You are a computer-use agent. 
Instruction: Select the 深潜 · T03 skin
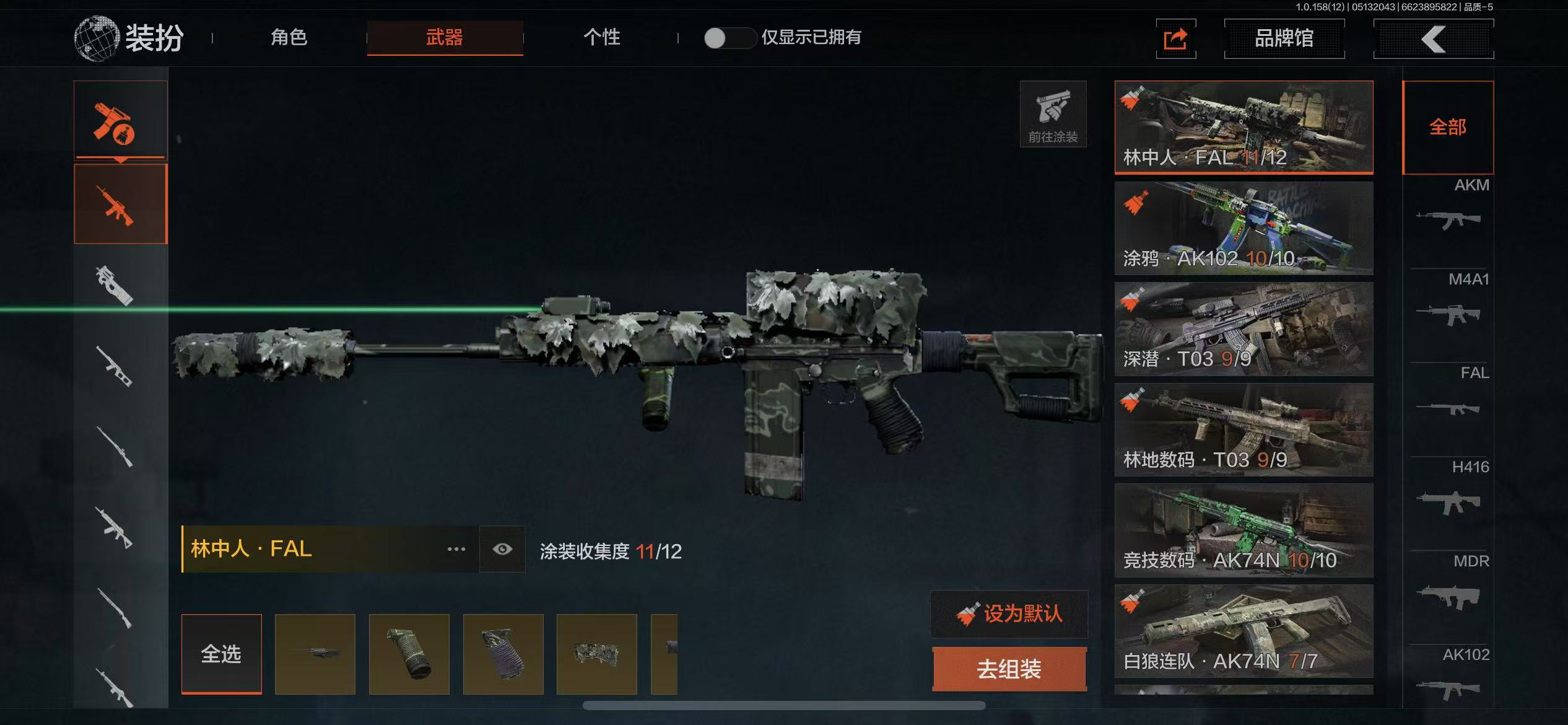pos(1244,329)
